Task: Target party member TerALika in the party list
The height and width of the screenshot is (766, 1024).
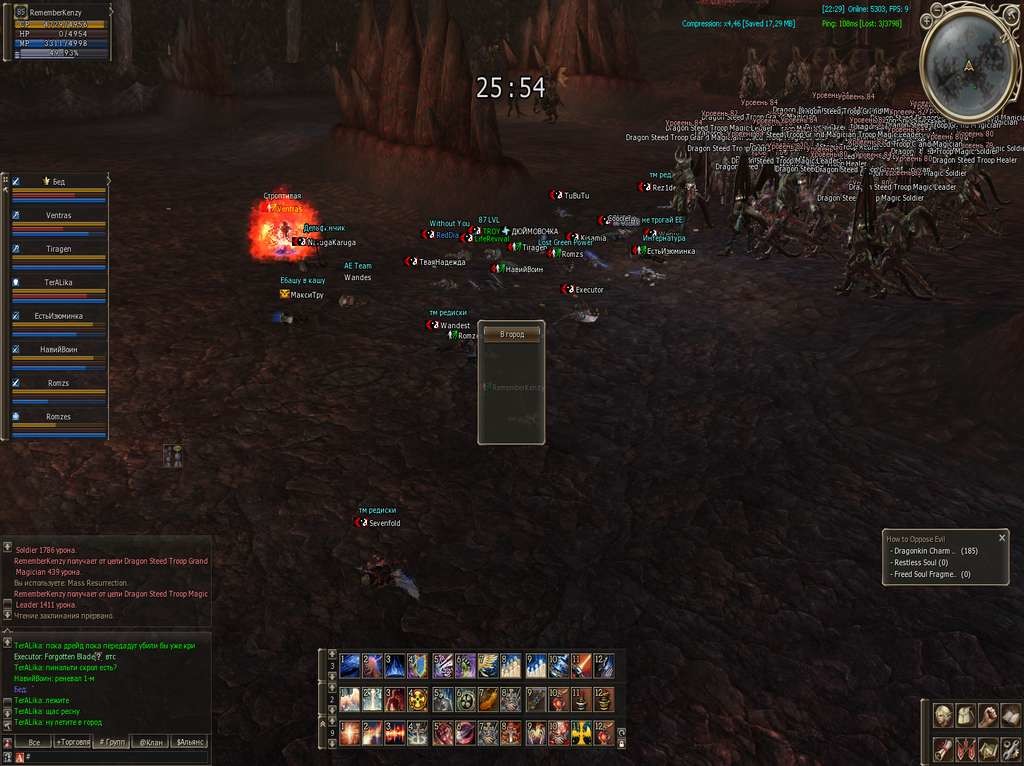Action: pos(58,283)
